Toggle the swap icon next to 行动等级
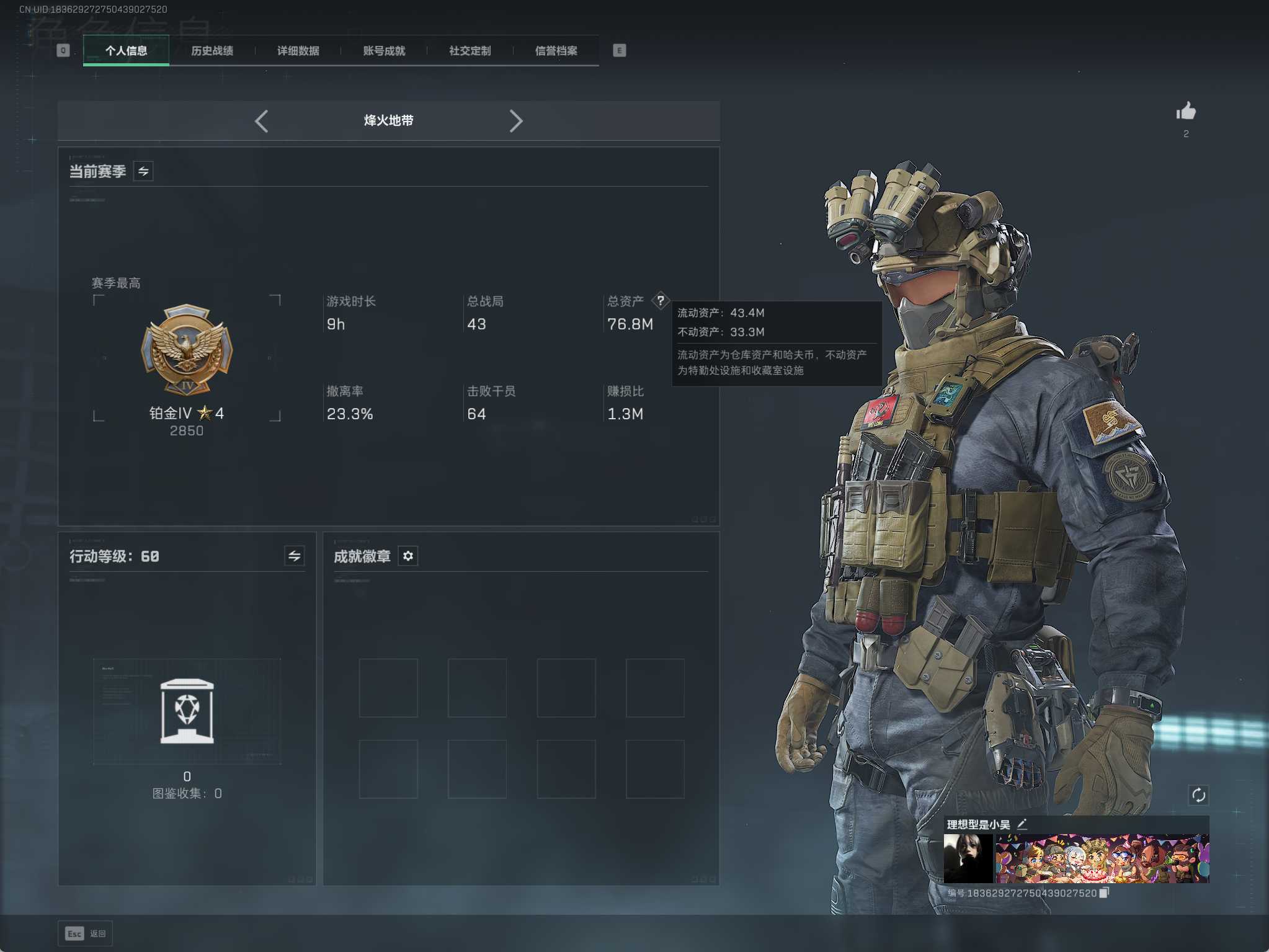Viewport: 1269px width, 952px height. (x=294, y=556)
